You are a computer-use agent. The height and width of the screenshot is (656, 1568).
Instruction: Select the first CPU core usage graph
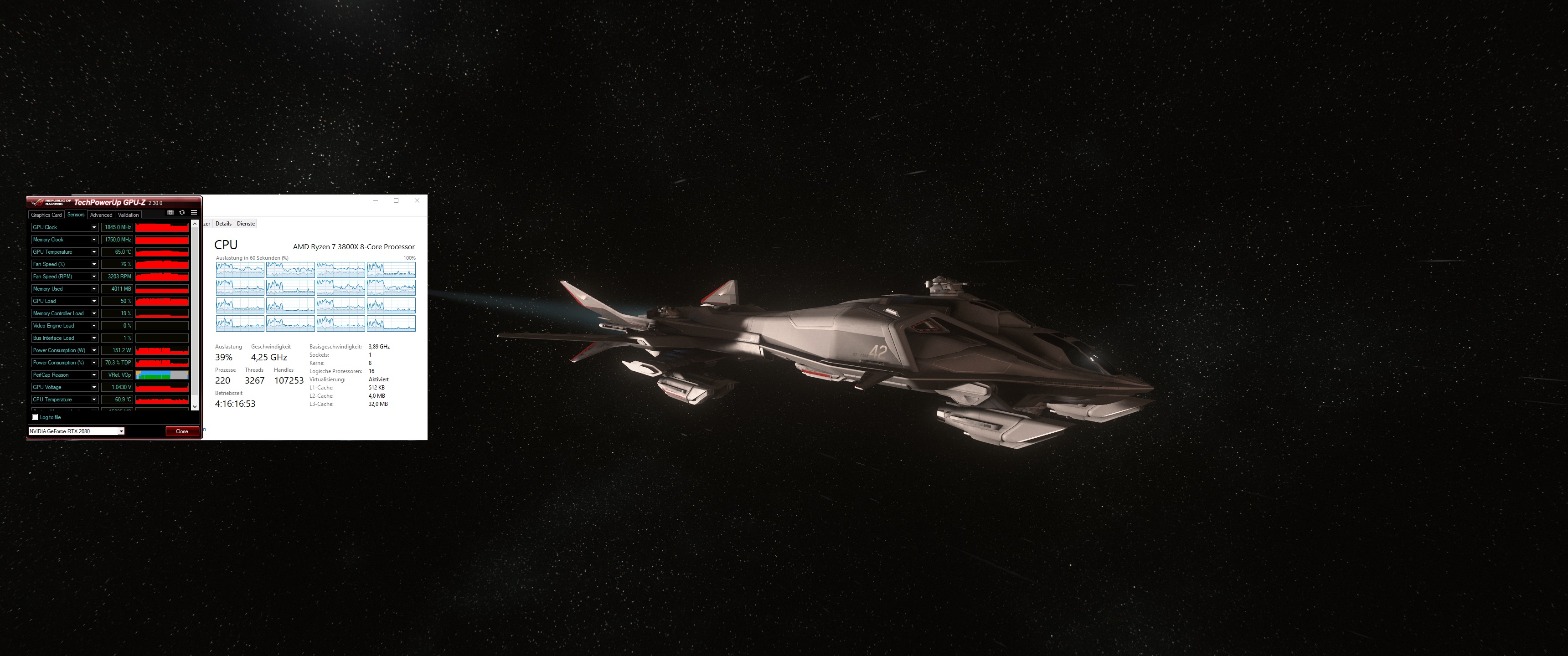click(x=240, y=270)
